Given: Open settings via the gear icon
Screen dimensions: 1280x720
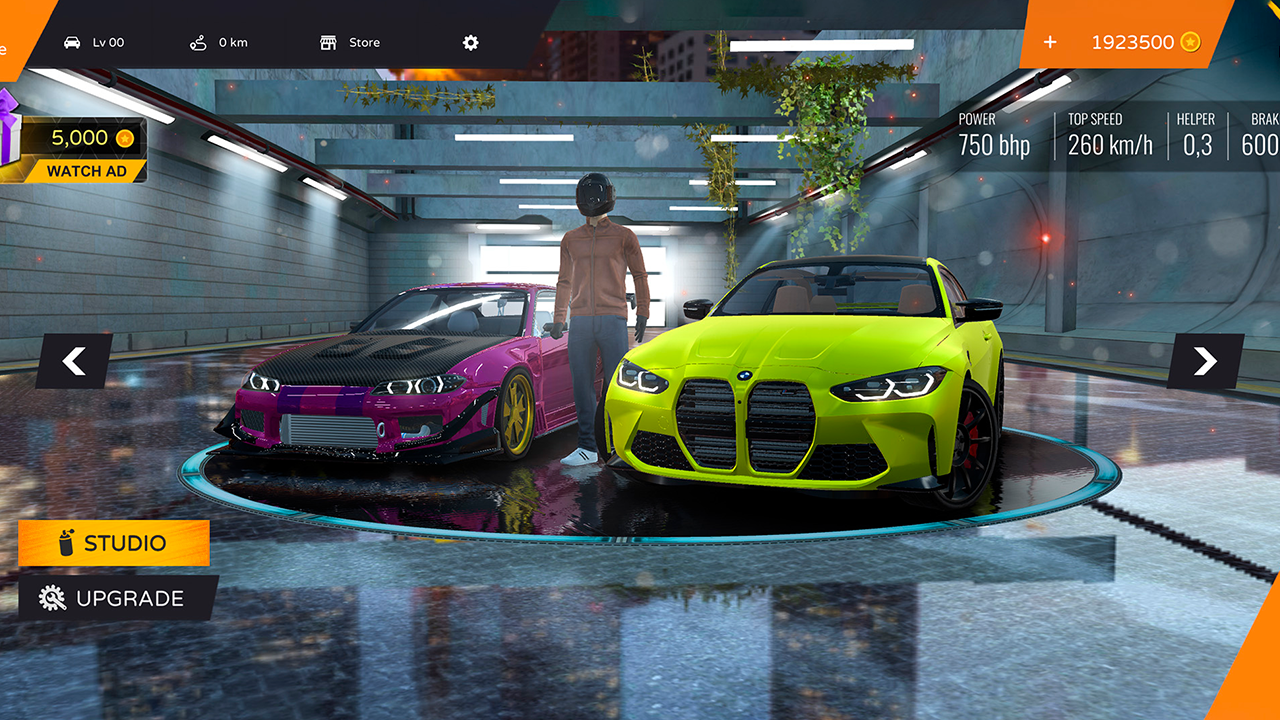Looking at the screenshot, I should tap(471, 43).
